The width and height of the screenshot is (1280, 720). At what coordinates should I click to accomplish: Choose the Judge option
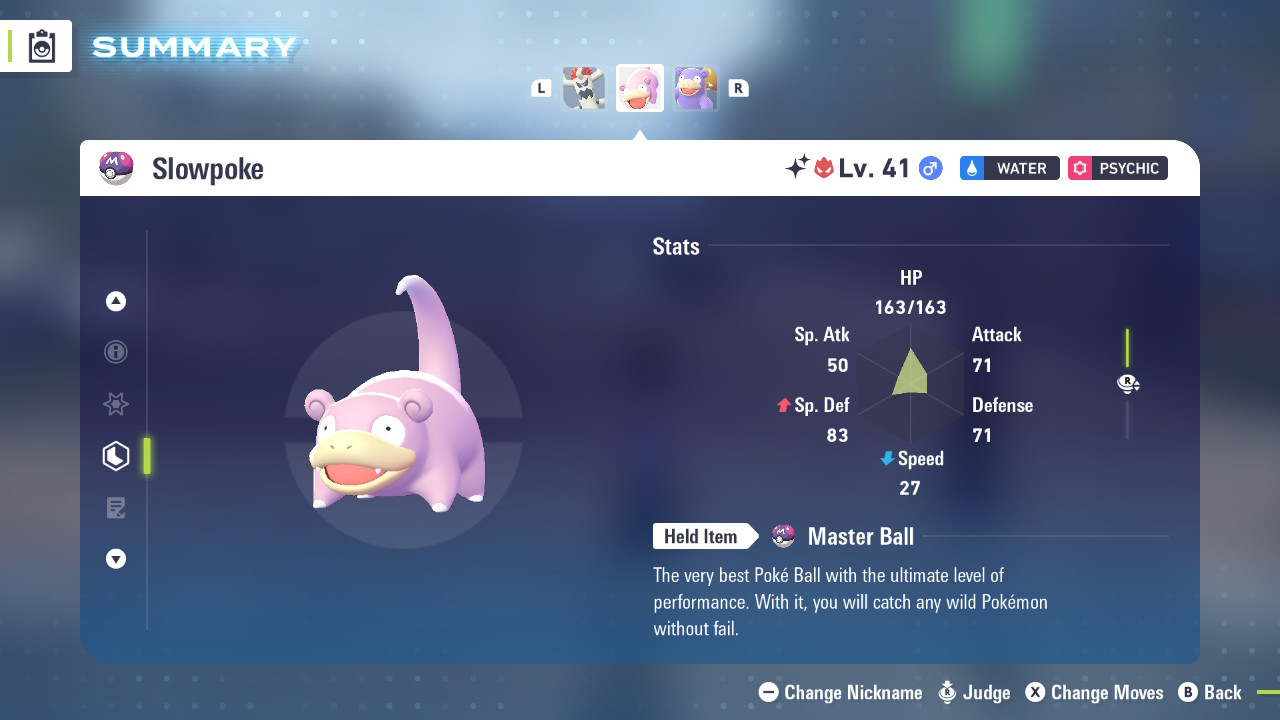[975, 692]
